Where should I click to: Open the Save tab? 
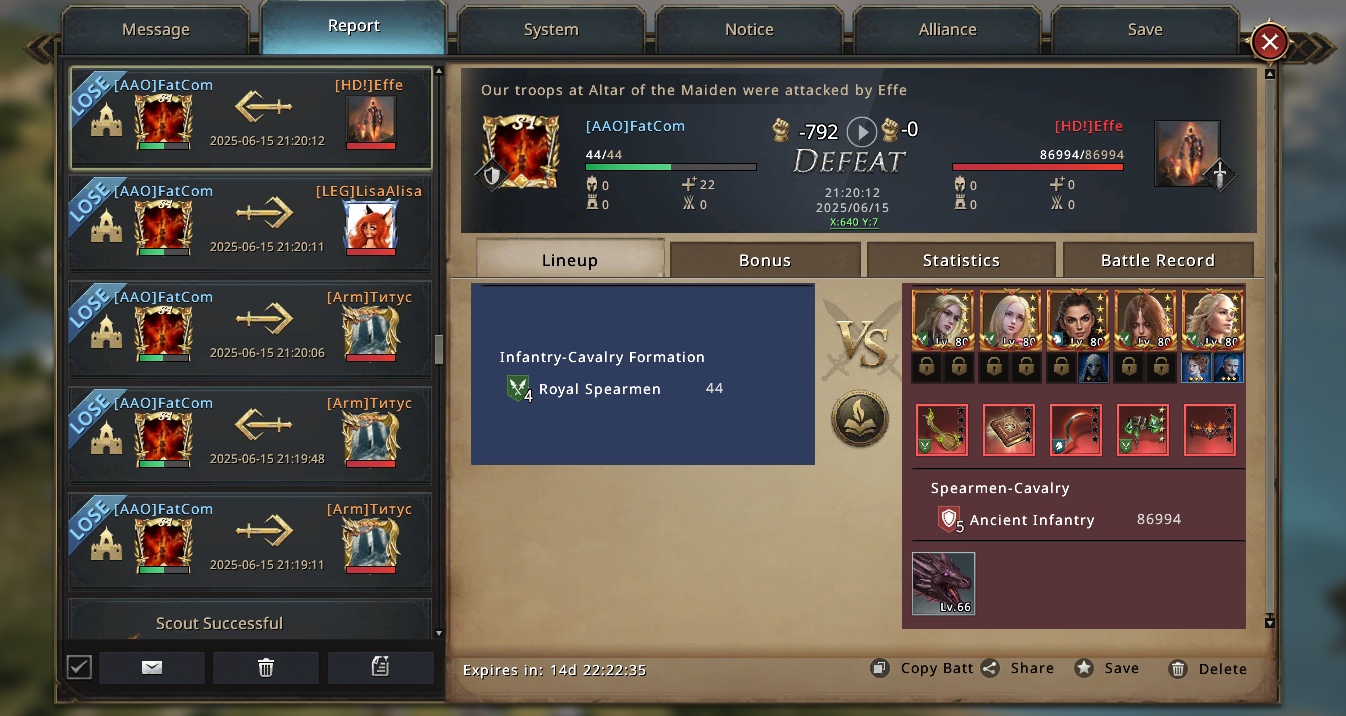click(x=1144, y=30)
